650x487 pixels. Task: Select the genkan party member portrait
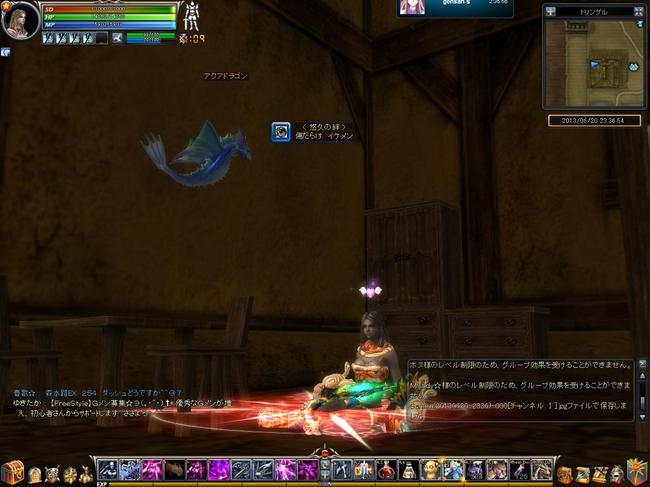pos(411,6)
